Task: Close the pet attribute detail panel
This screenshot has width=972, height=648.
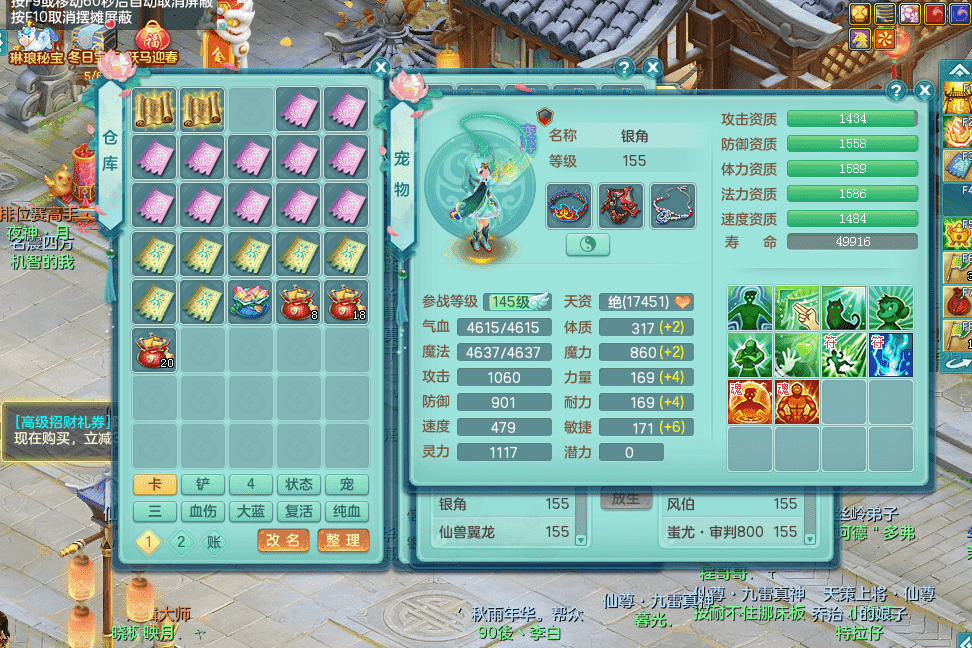Action: [x=921, y=91]
